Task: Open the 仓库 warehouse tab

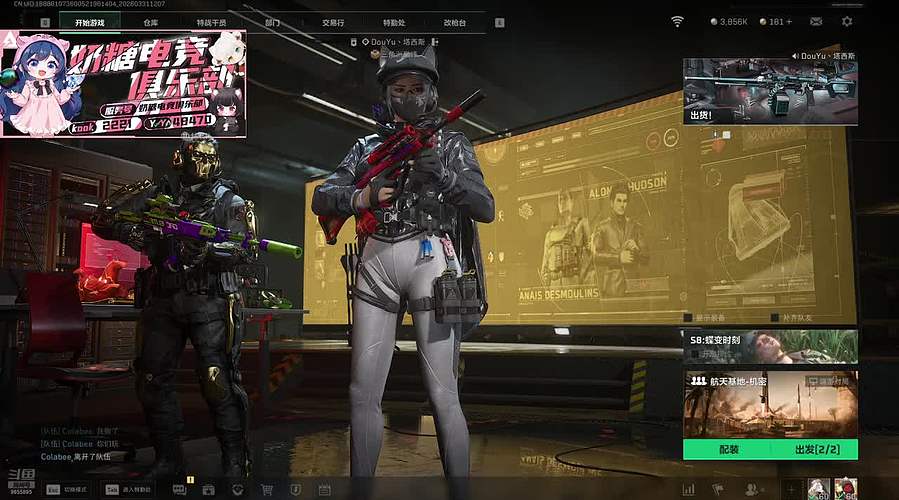Action: (151, 22)
